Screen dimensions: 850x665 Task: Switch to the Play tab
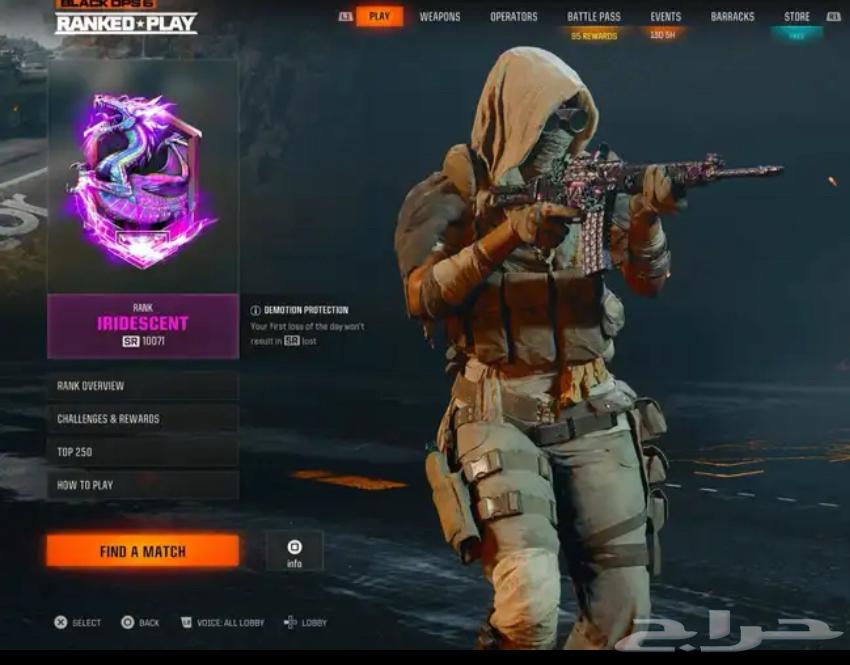379,16
